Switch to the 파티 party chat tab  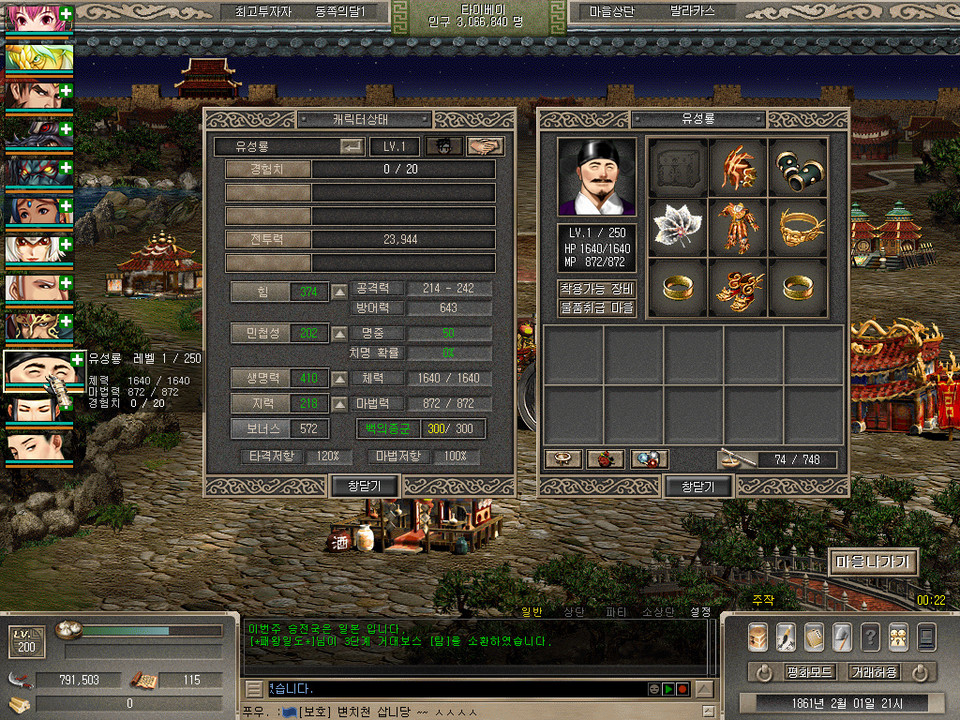point(616,611)
